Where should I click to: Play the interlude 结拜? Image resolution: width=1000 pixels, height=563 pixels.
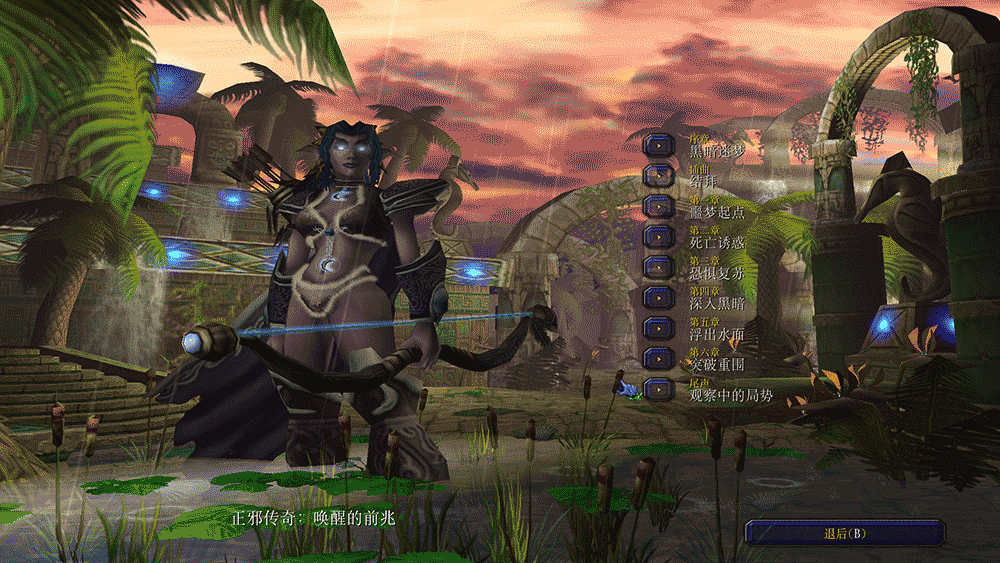point(659,175)
